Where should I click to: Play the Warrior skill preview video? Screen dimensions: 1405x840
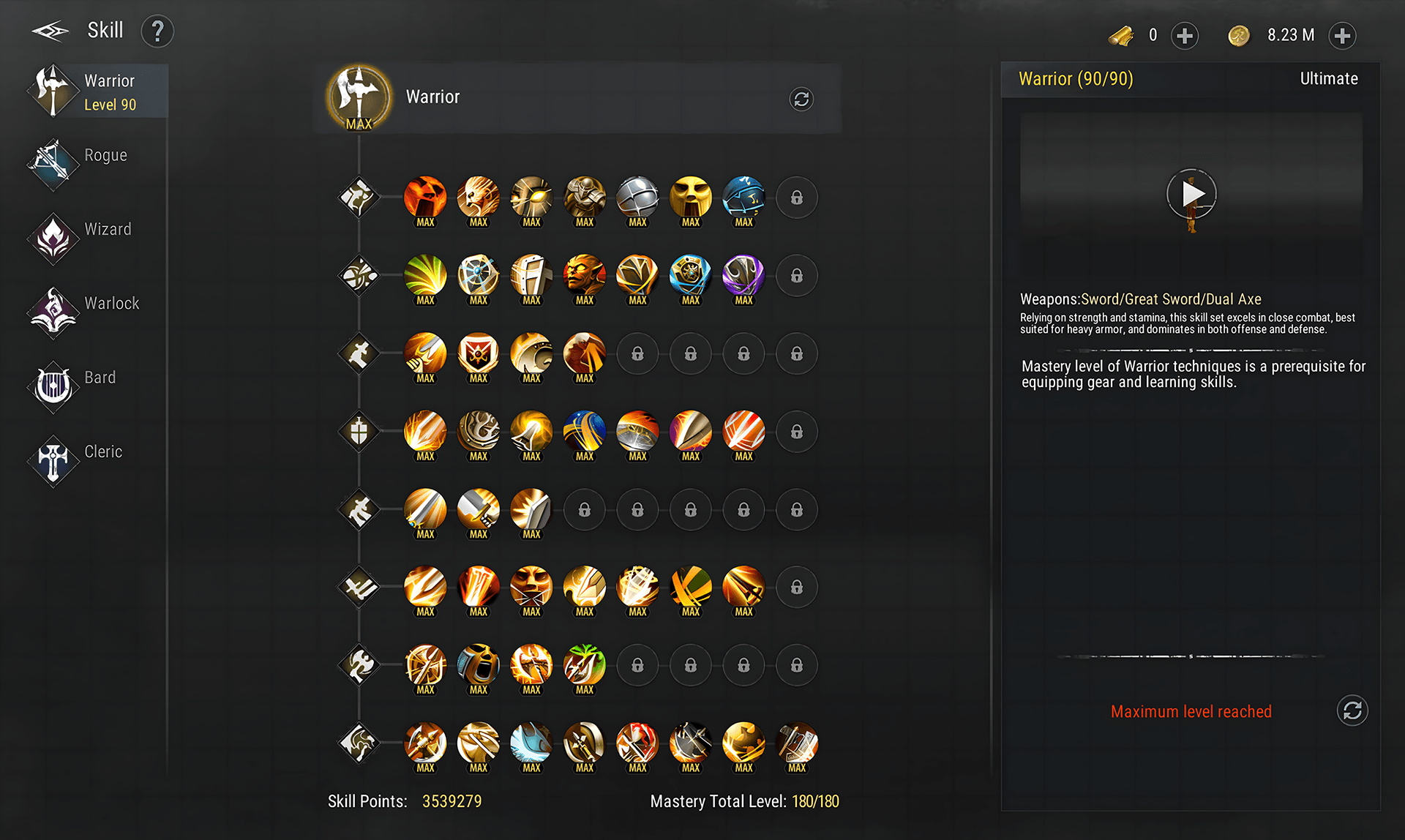pos(1191,194)
